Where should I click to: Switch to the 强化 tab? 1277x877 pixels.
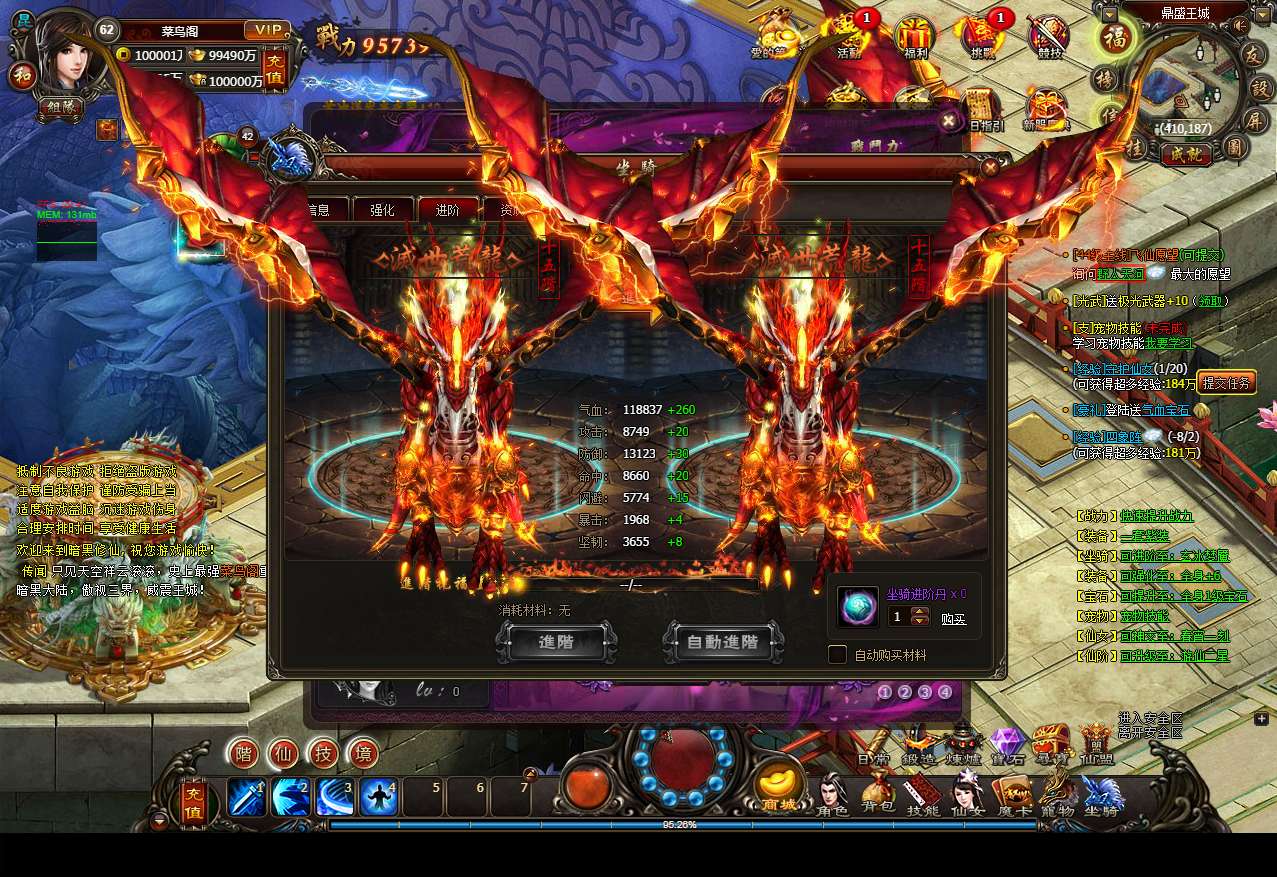click(x=382, y=210)
